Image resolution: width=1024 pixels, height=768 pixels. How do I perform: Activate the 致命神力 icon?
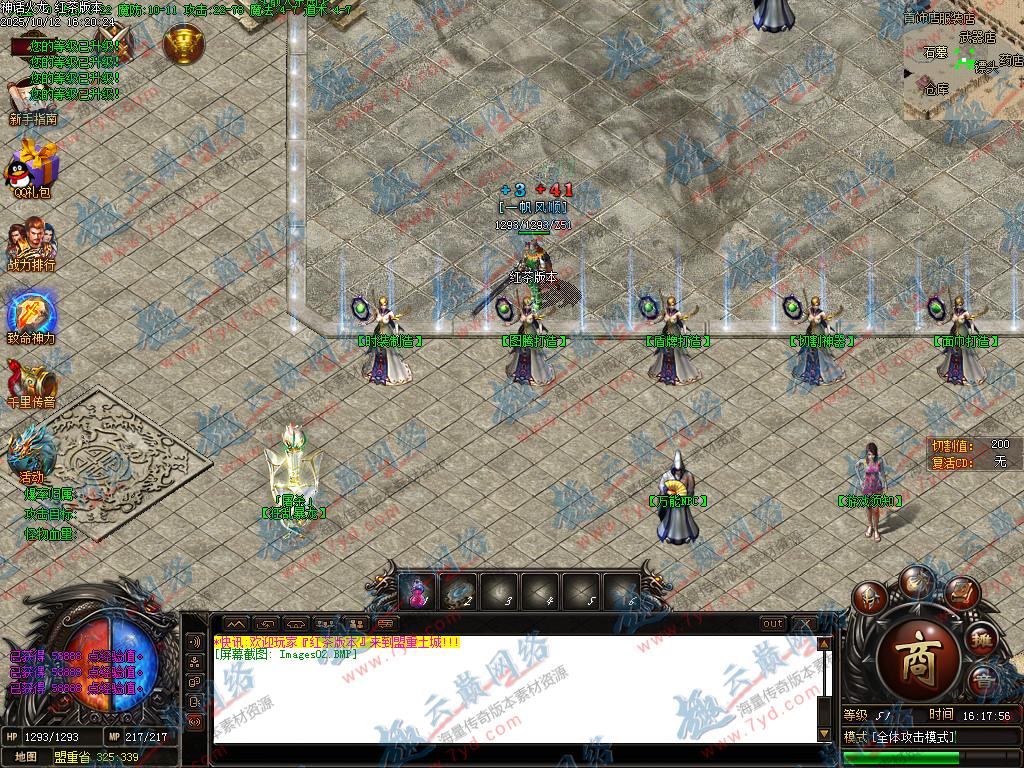[32, 314]
